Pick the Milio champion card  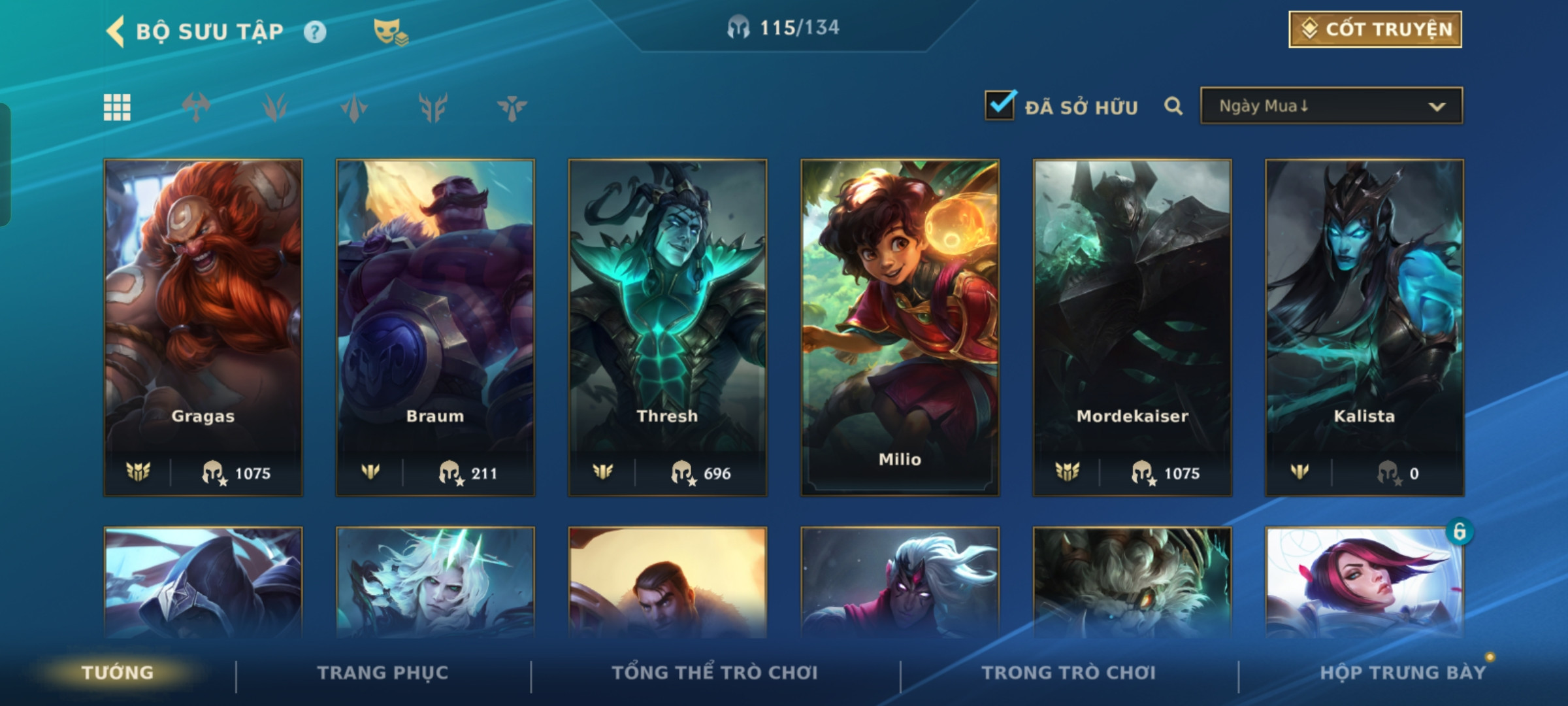(900, 327)
